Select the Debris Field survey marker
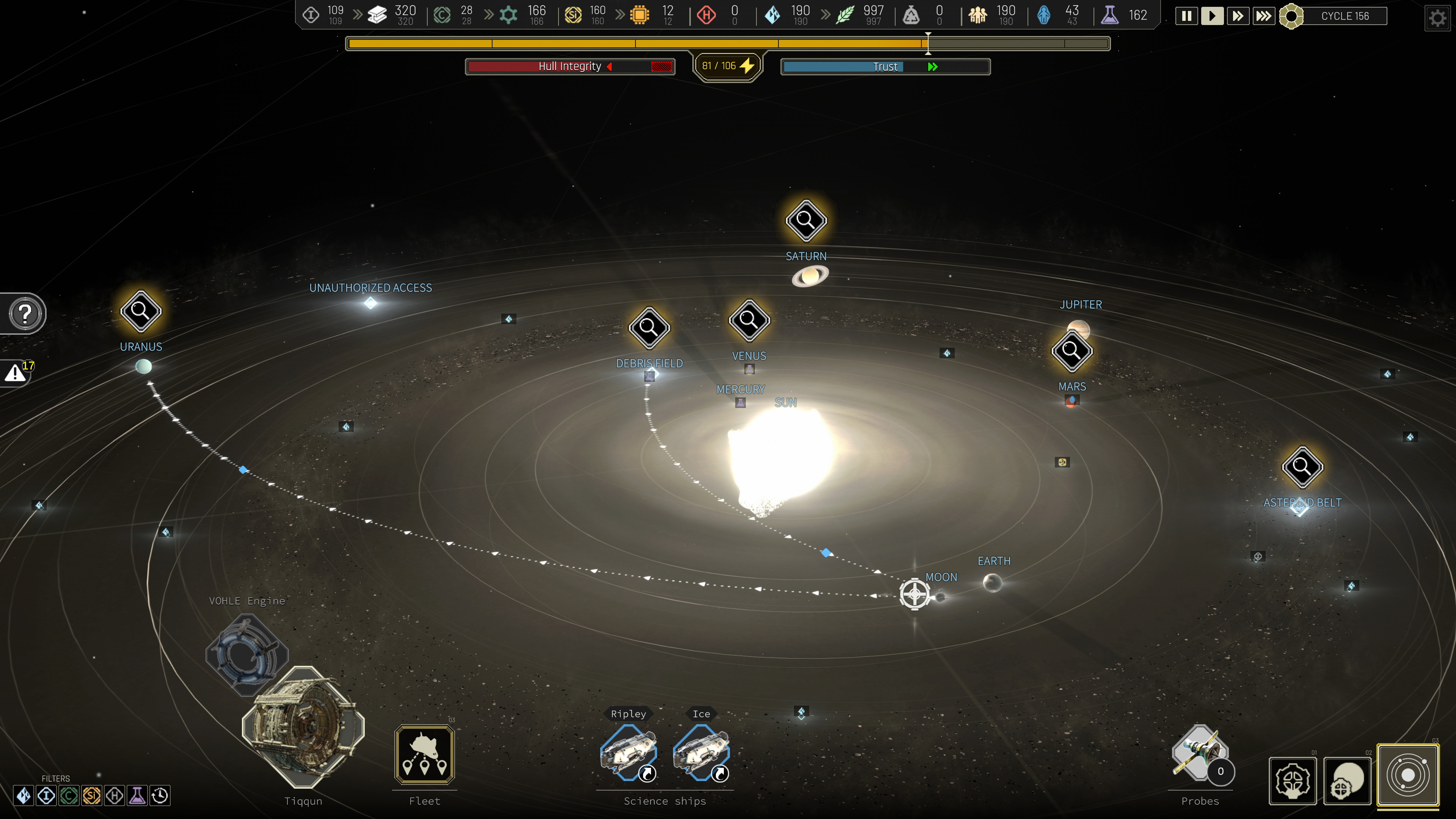Screen dimensions: 1456x819 650,327
